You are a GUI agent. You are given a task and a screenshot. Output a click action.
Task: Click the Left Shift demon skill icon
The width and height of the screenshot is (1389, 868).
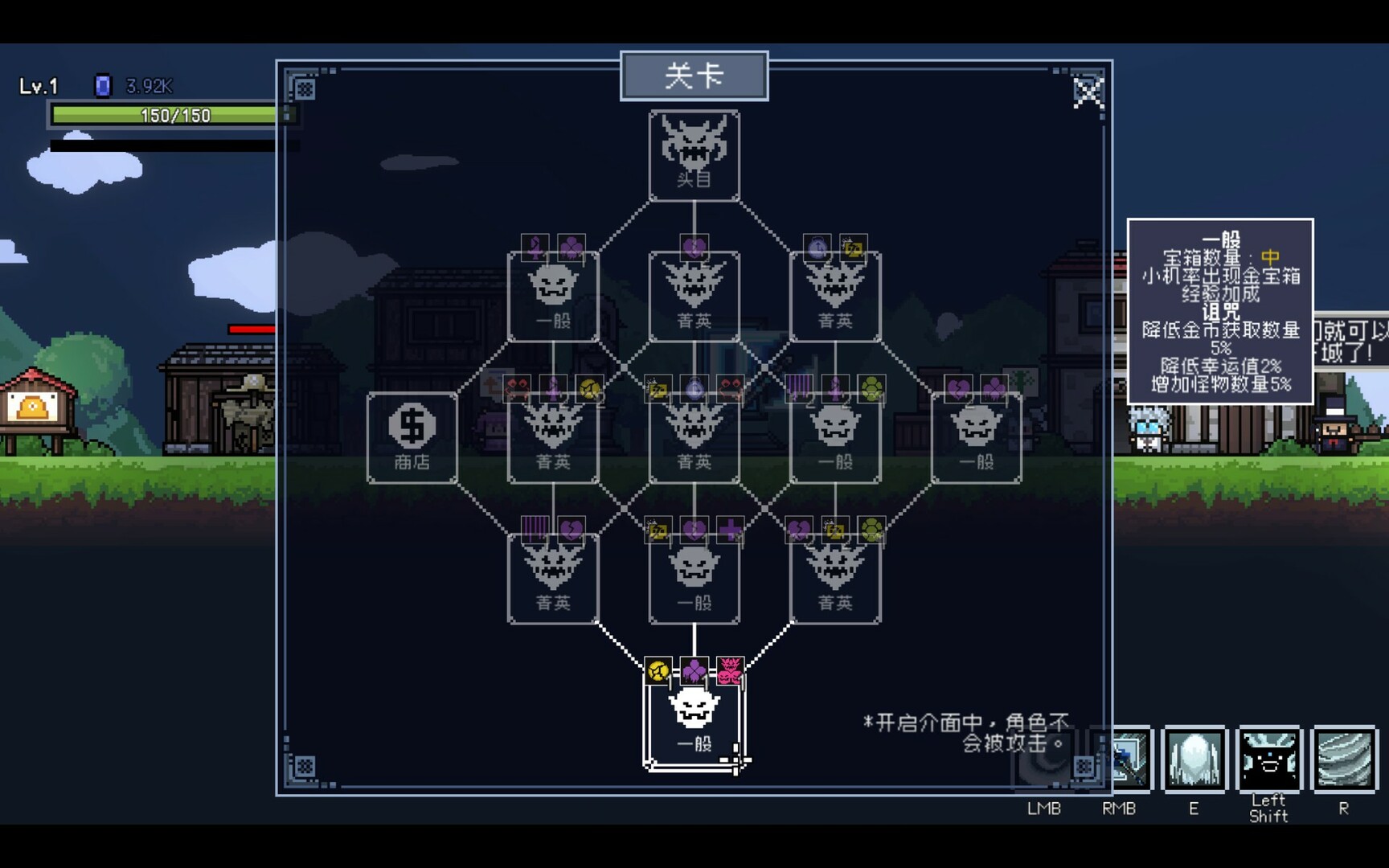pos(1269,759)
